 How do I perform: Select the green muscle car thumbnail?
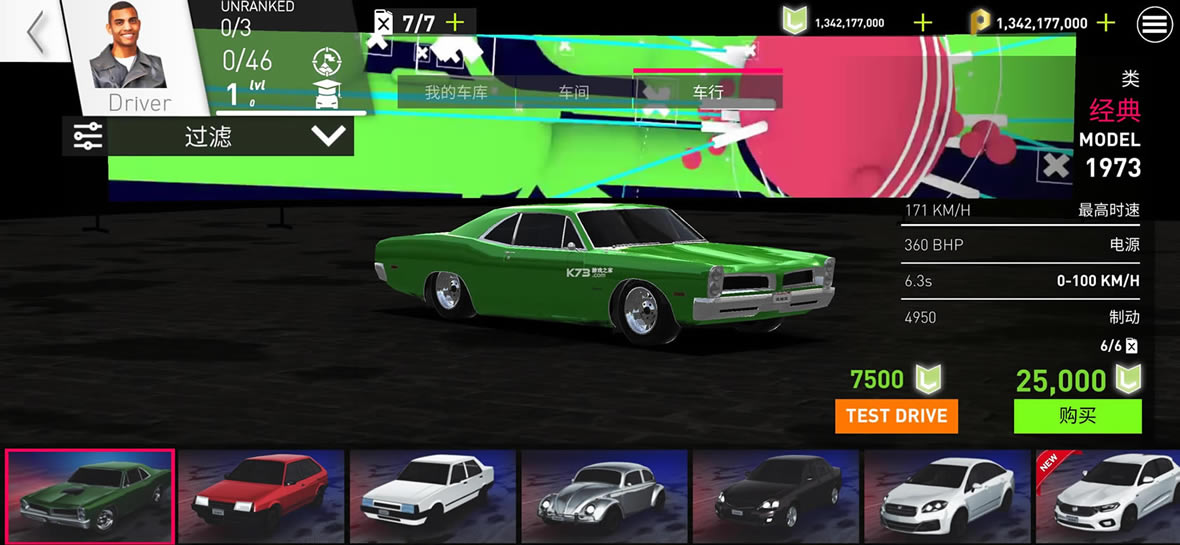click(90, 495)
